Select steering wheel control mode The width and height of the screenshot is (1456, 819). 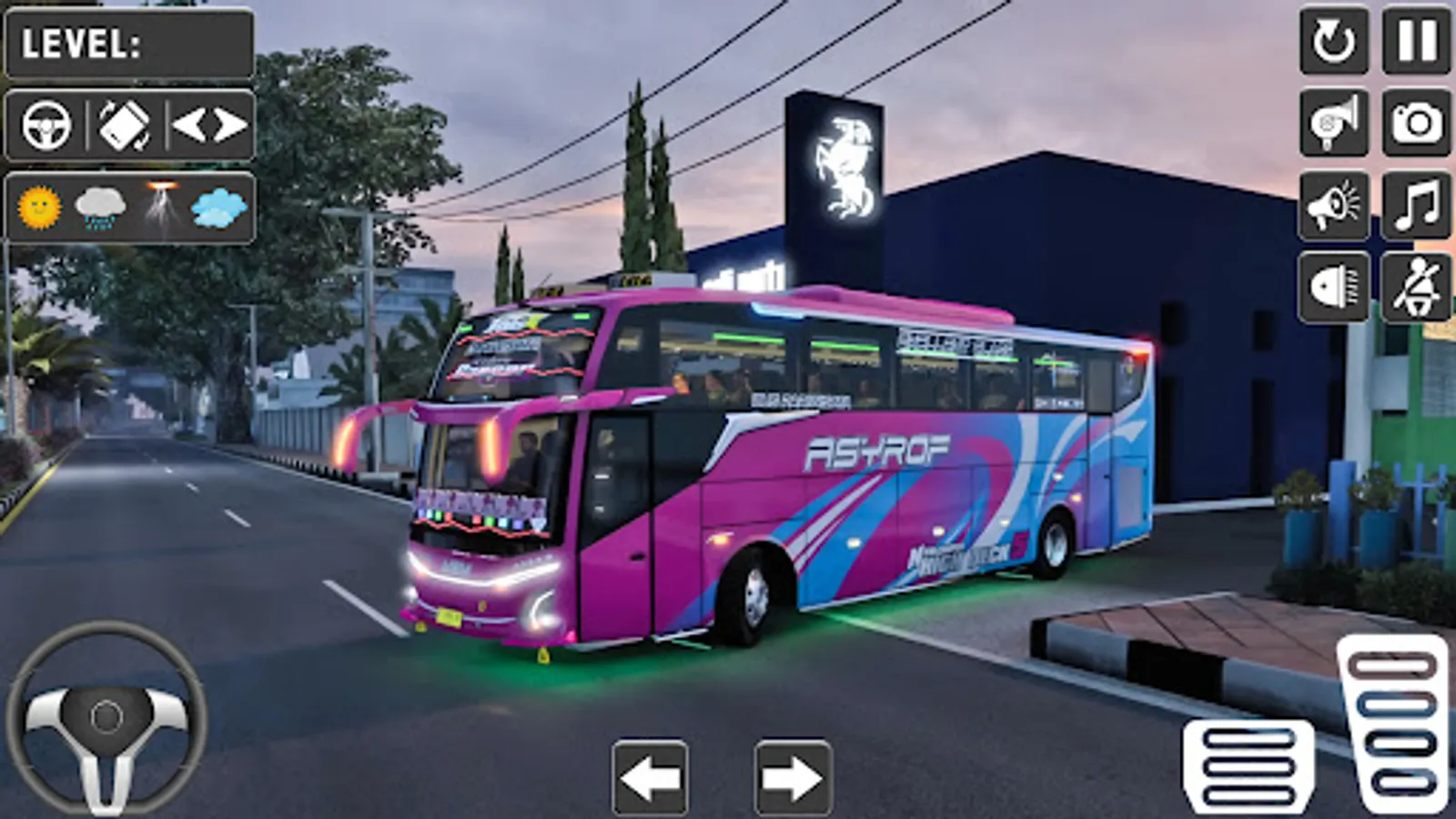[47, 123]
